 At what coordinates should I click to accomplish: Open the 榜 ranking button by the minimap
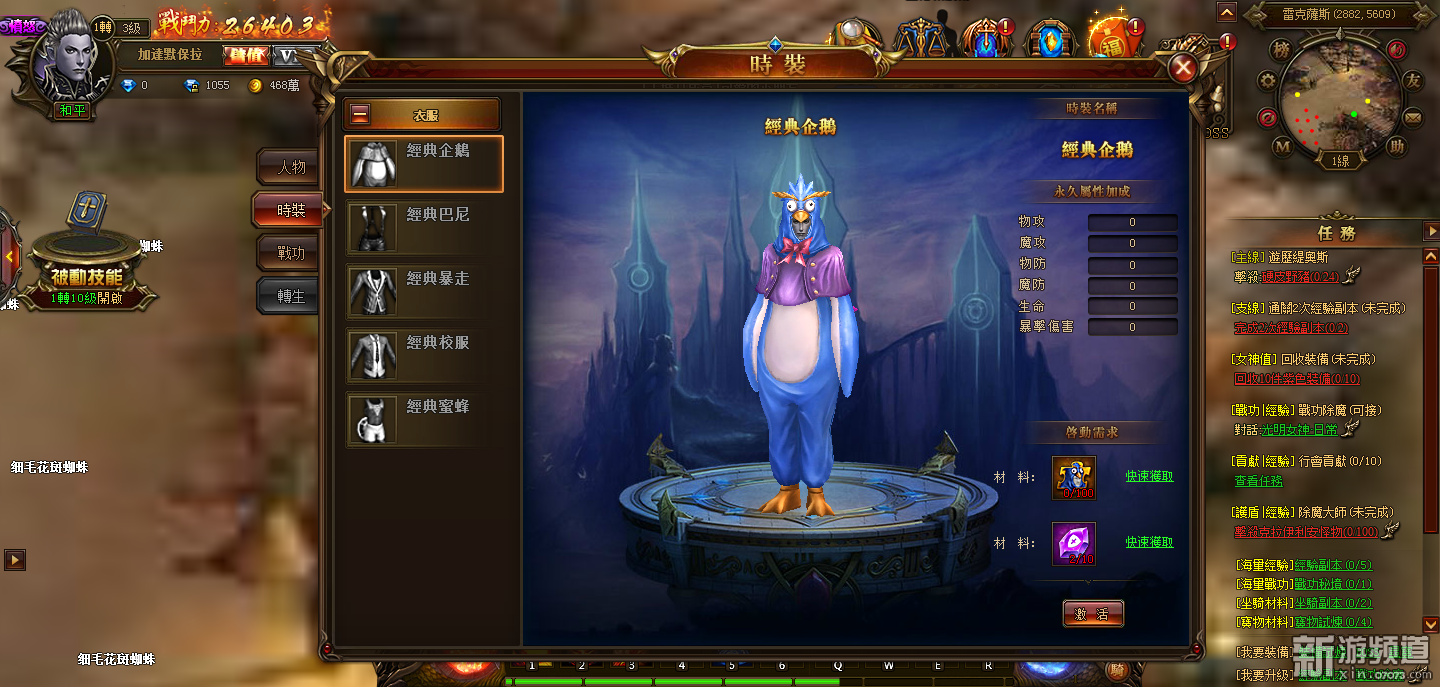[1281, 49]
